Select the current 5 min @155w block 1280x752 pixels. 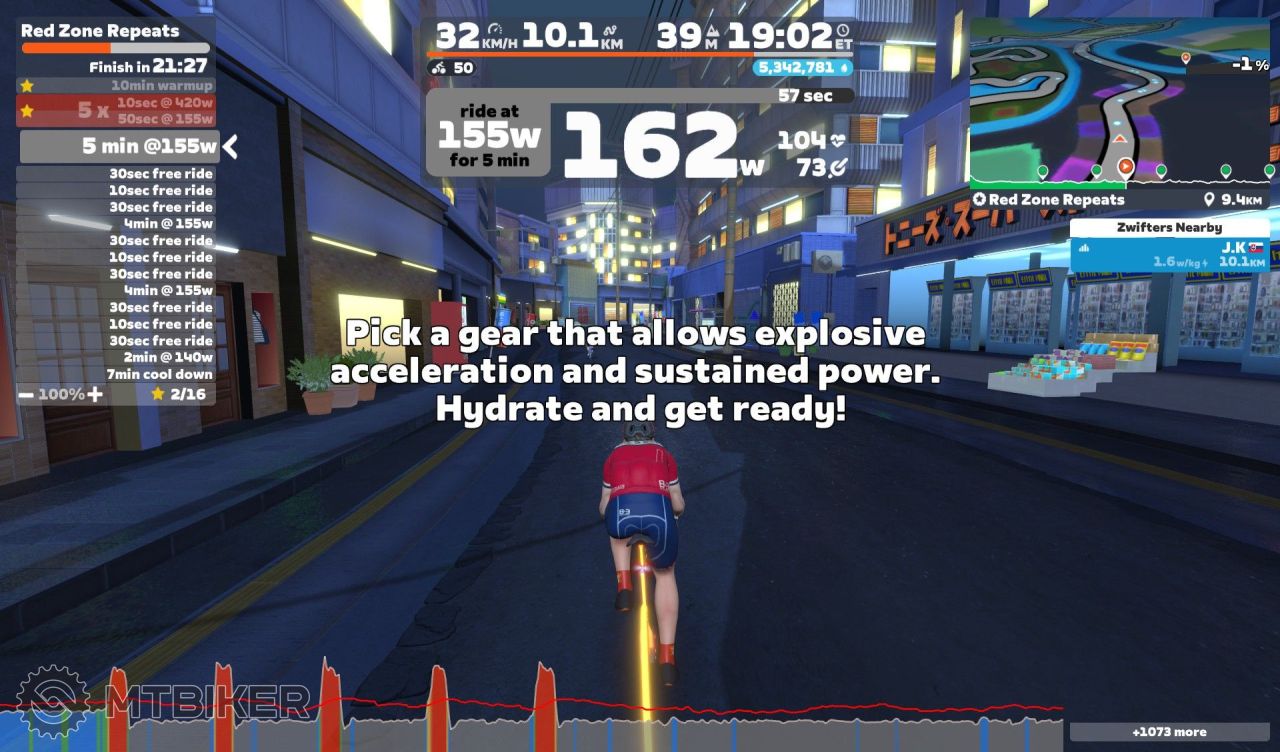click(120, 147)
